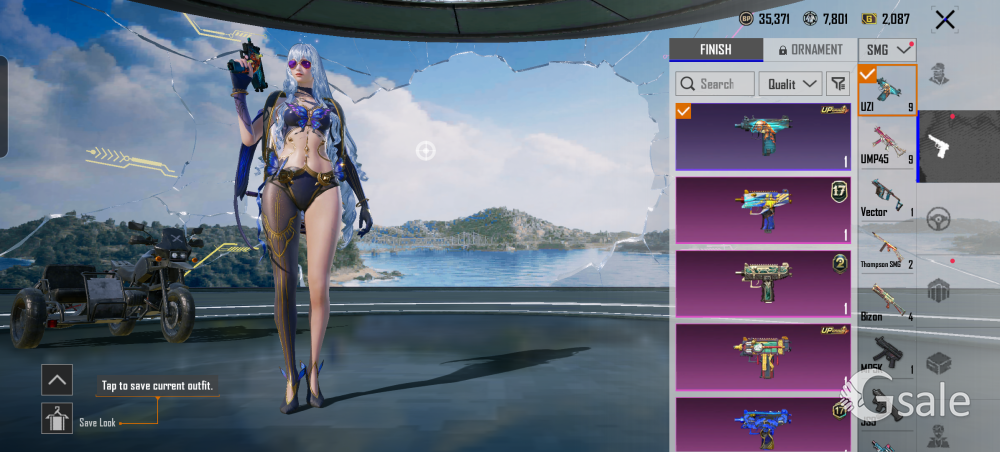Expand the SMG weapon category dropdown
The height and width of the screenshot is (452, 1000).
point(889,49)
